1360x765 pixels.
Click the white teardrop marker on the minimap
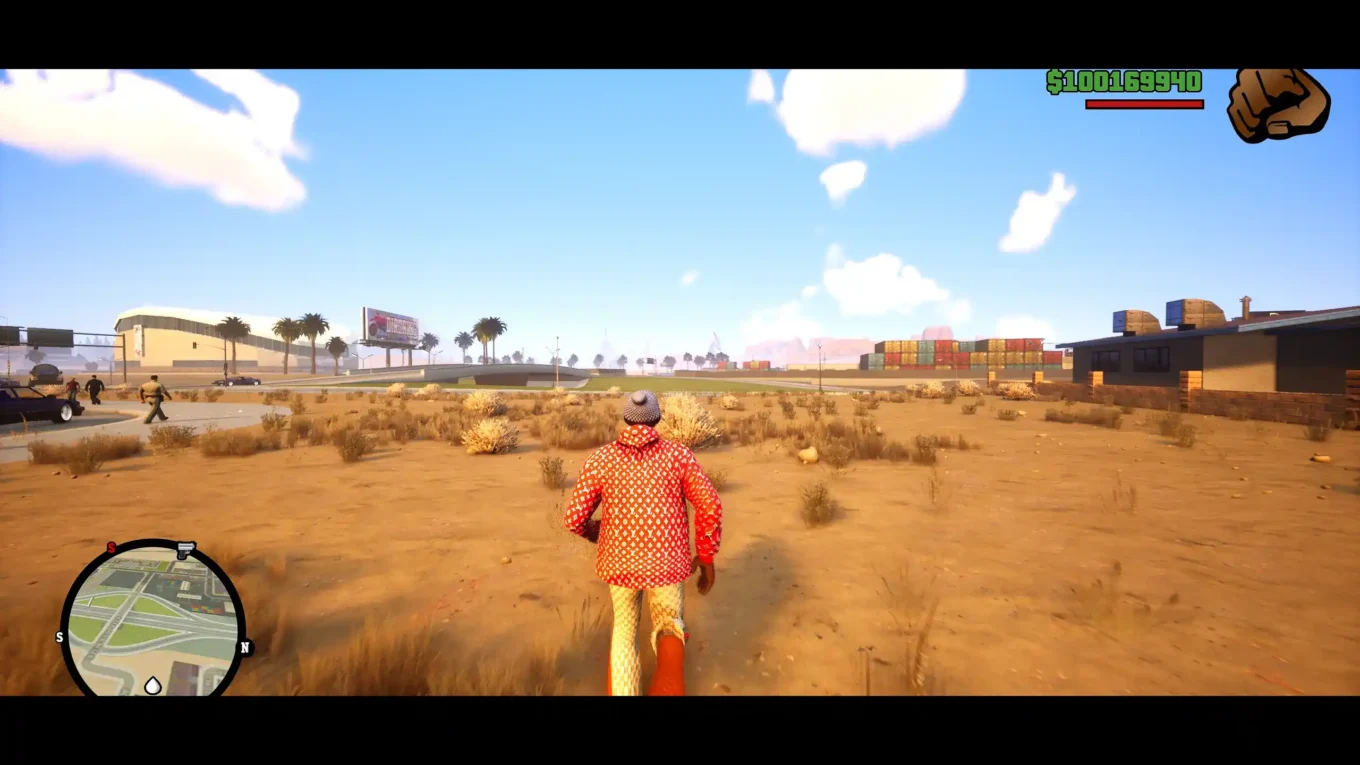pos(153,685)
